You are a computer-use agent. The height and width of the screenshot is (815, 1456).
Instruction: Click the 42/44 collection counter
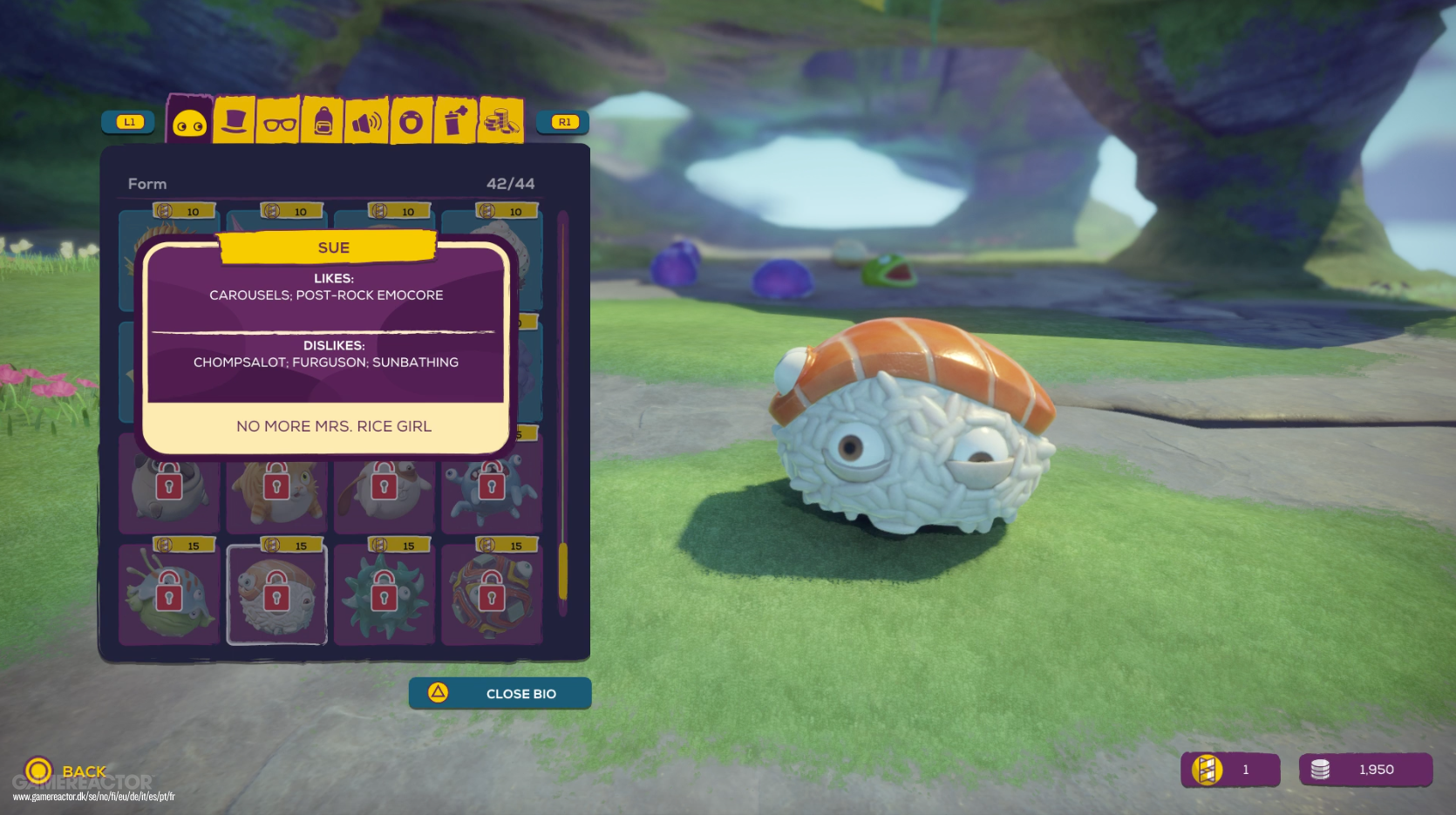(x=511, y=183)
